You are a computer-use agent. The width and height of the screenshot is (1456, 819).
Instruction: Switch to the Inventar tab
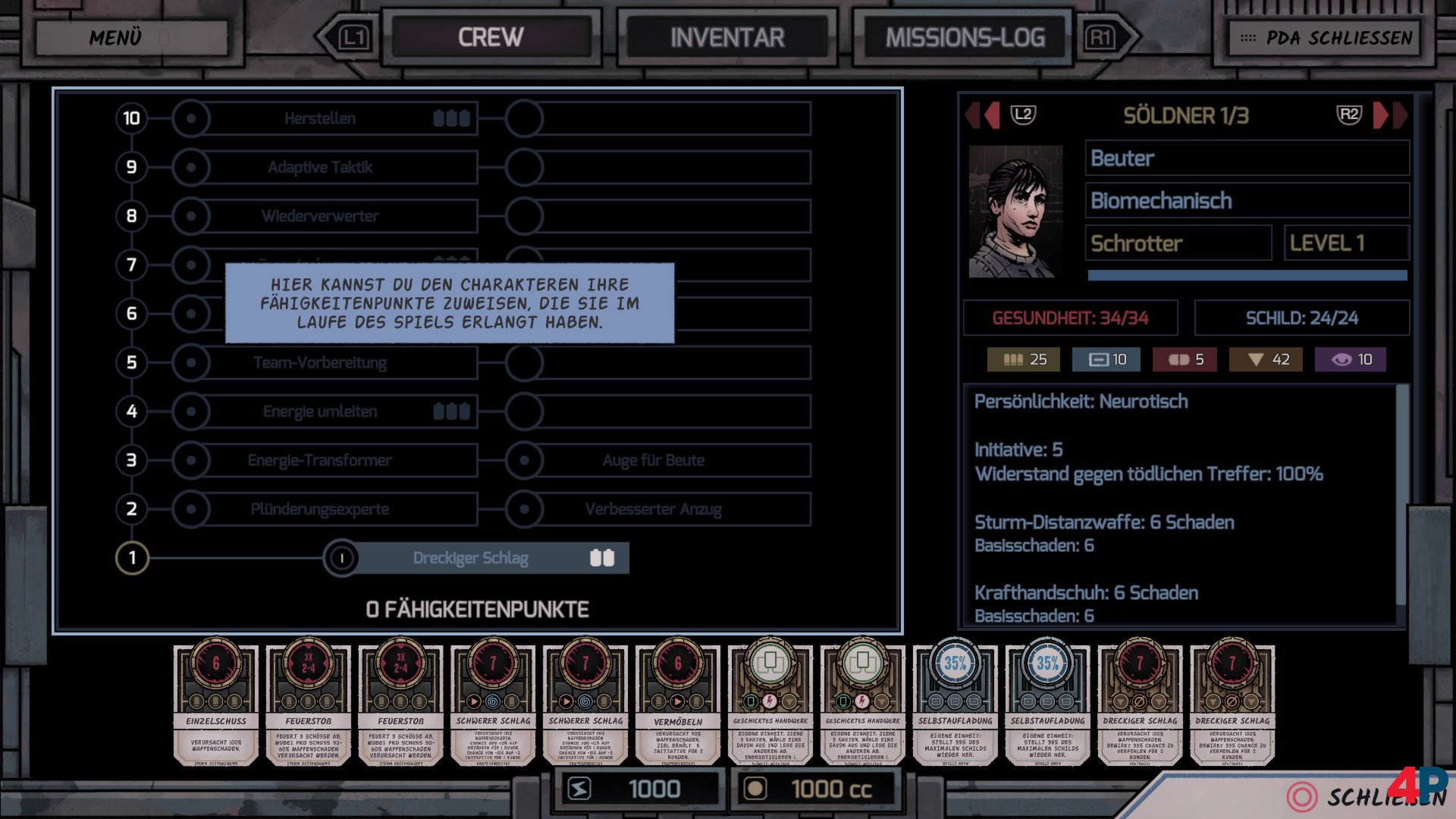tap(726, 37)
